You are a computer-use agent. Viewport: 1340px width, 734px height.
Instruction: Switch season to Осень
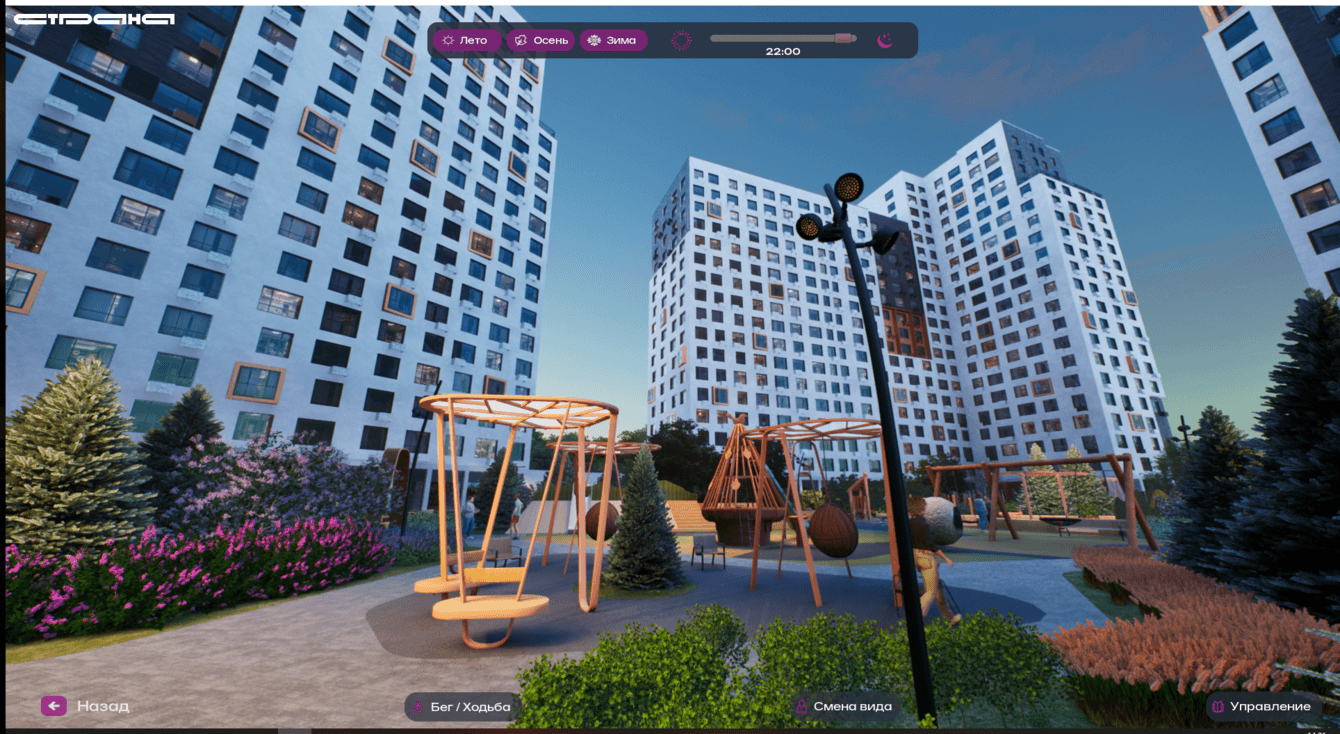(540, 41)
